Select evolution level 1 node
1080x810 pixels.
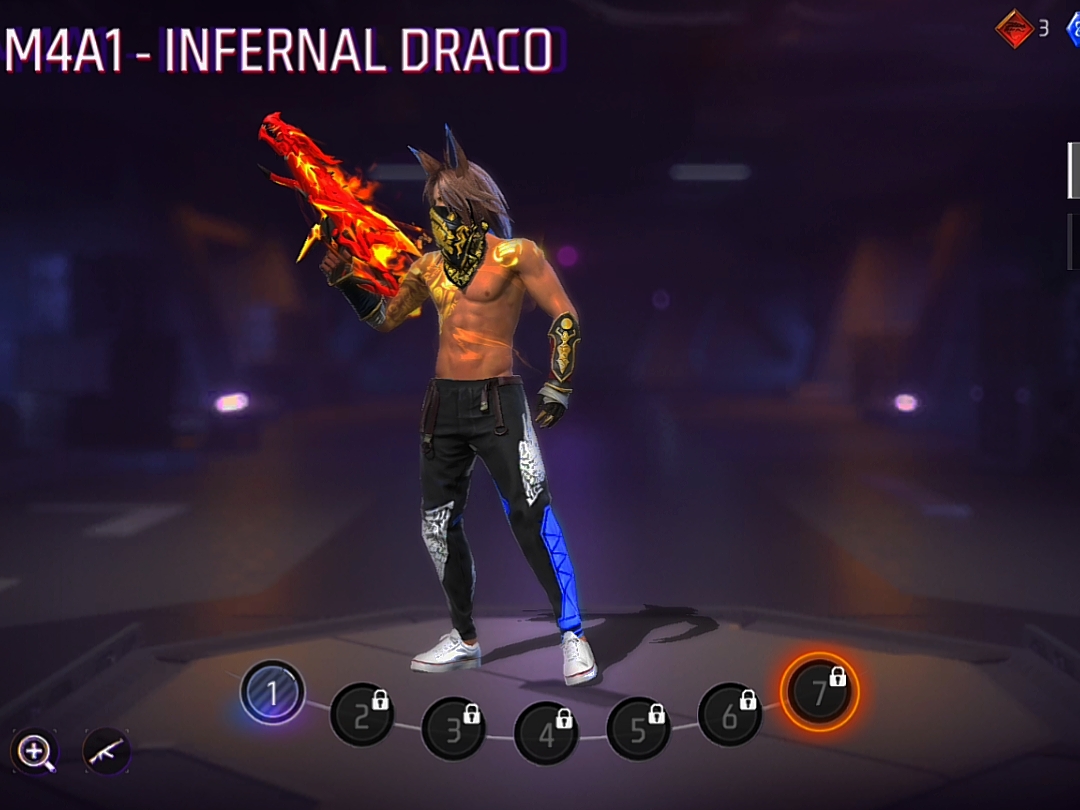click(272, 693)
